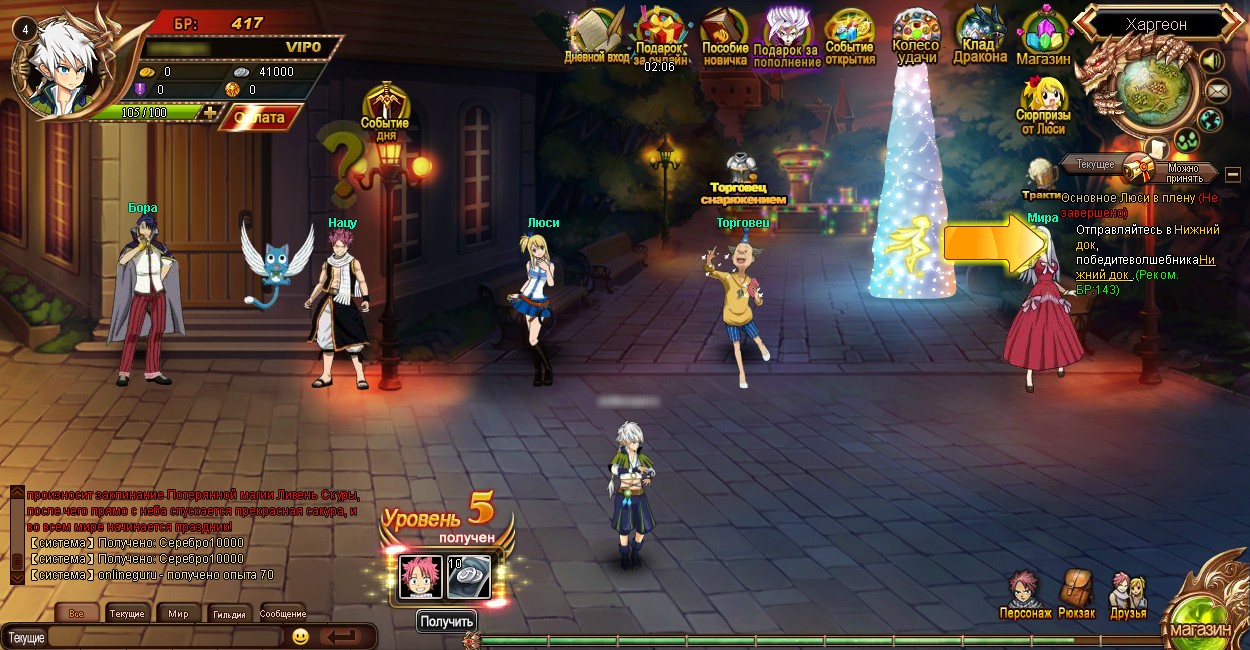1250x650 pixels.
Task: Open the chat emoji smiley picker
Action: click(300, 636)
